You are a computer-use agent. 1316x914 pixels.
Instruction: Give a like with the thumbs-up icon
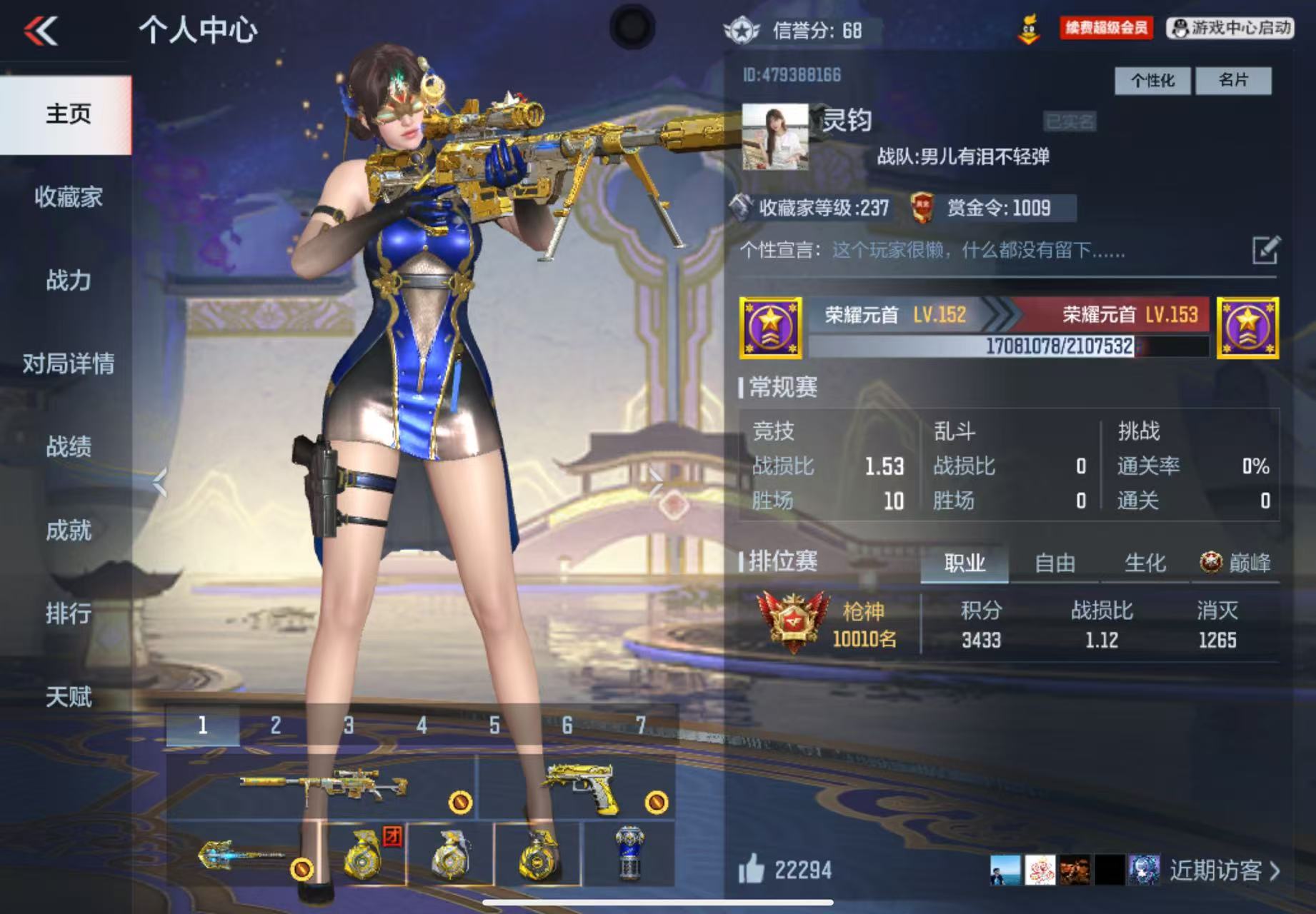pyautogui.click(x=752, y=870)
